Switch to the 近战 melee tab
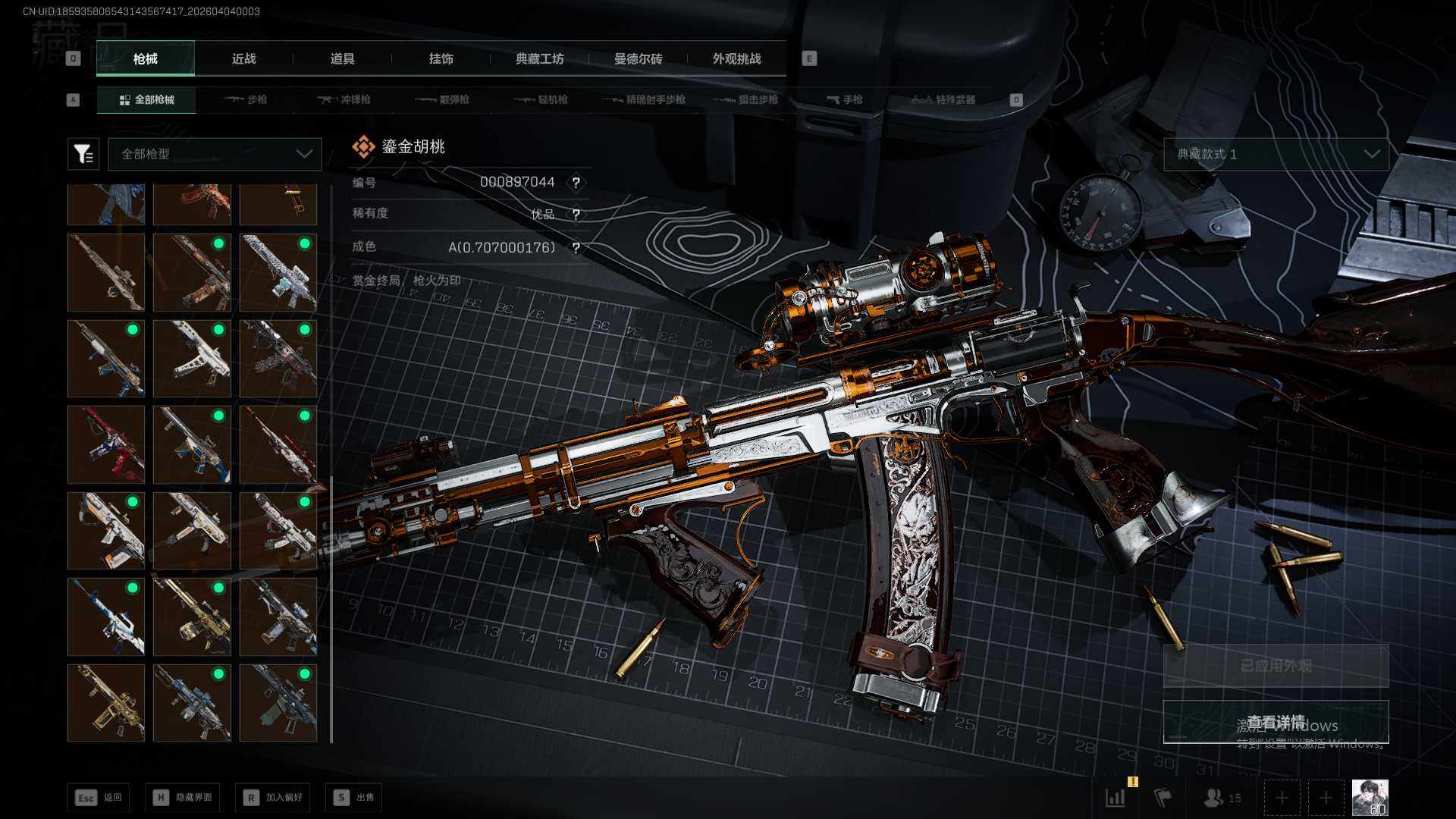The height and width of the screenshot is (819, 1456). click(x=243, y=59)
